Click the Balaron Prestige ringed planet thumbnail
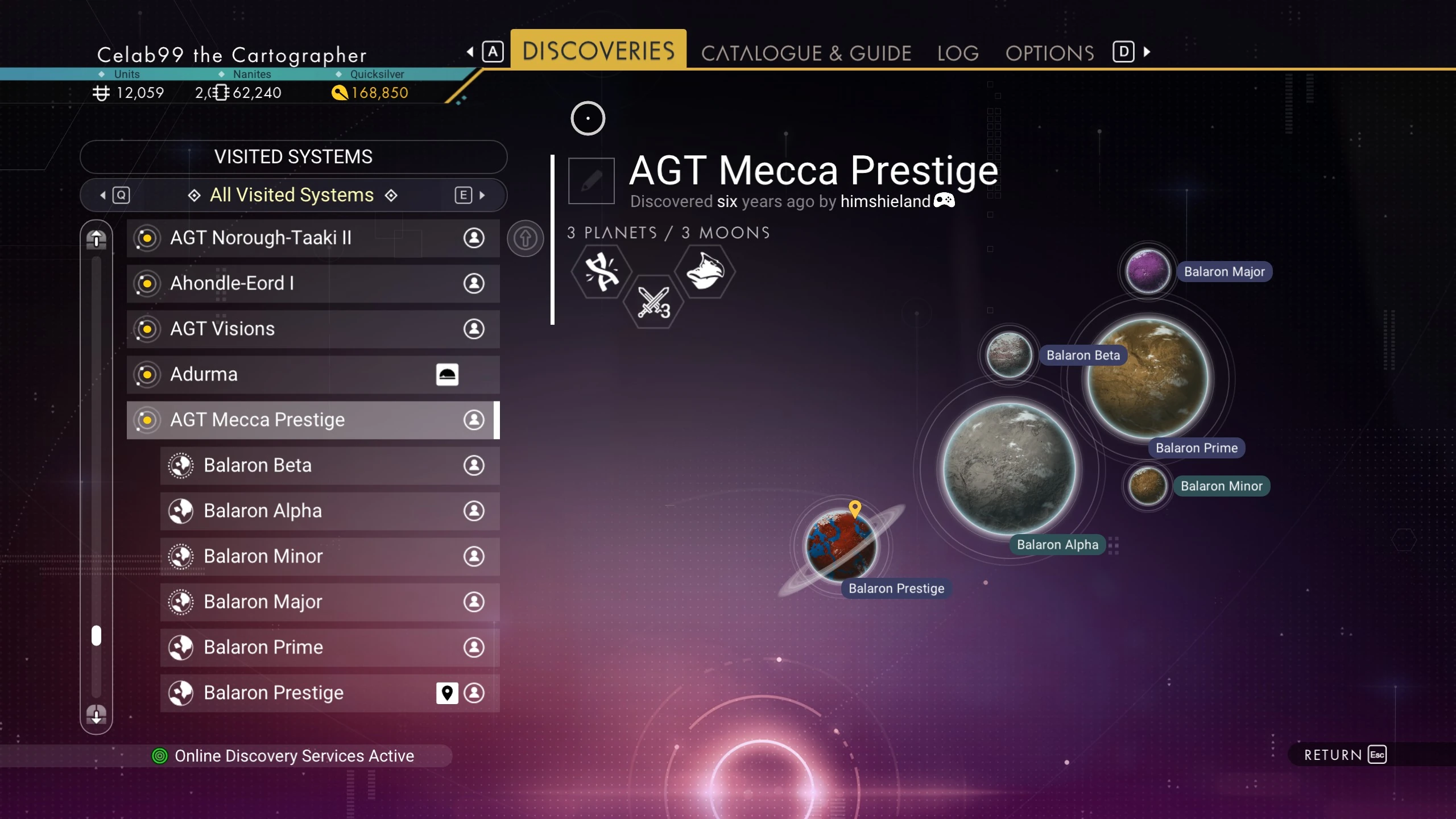Viewport: 1456px width, 819px height. click(x=842, y=546)
